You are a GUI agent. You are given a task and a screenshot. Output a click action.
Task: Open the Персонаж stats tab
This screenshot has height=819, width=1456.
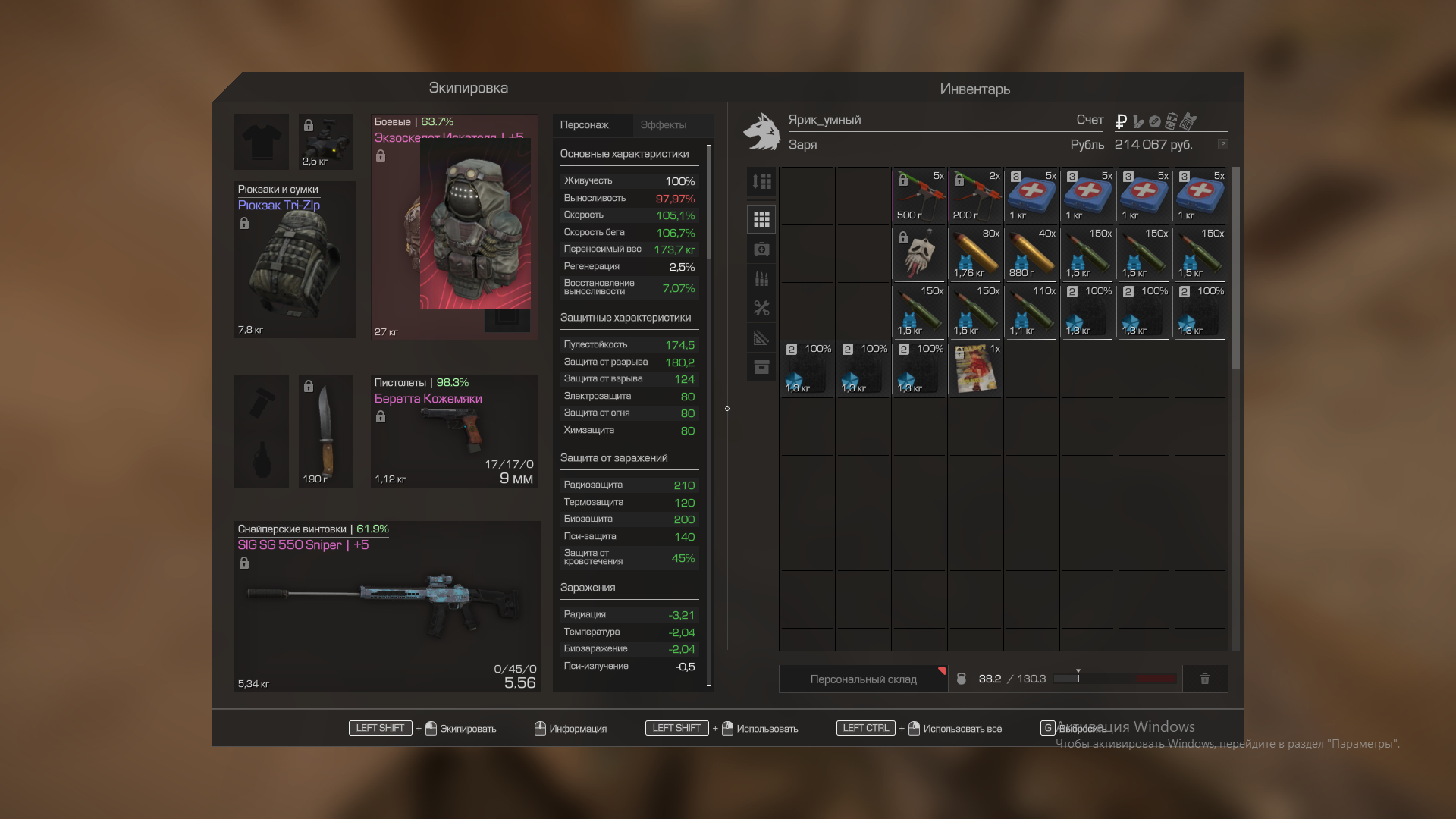point(584,125)
